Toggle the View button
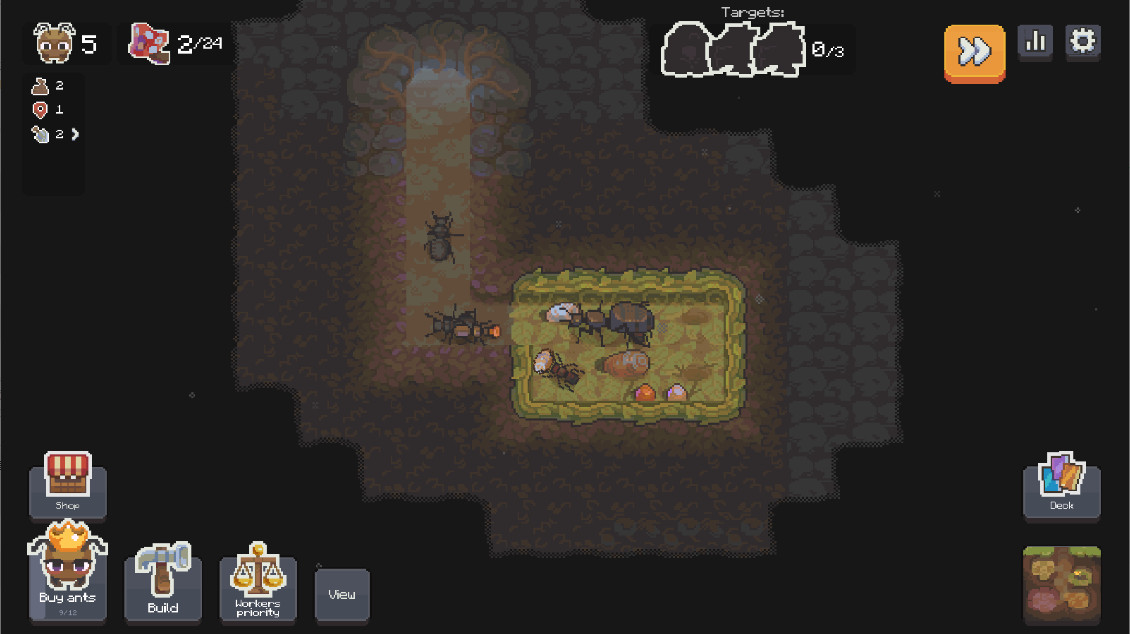The height and width of the screenshot is (634, 1130). click(342, 594)
